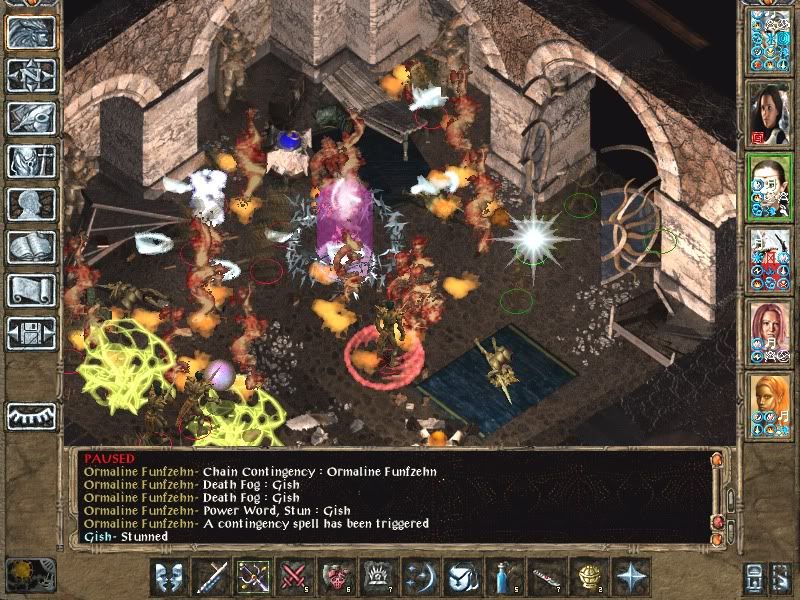The image size is (800, 600).
Task: Select the bow quick weapon slot
Action: 253,576
